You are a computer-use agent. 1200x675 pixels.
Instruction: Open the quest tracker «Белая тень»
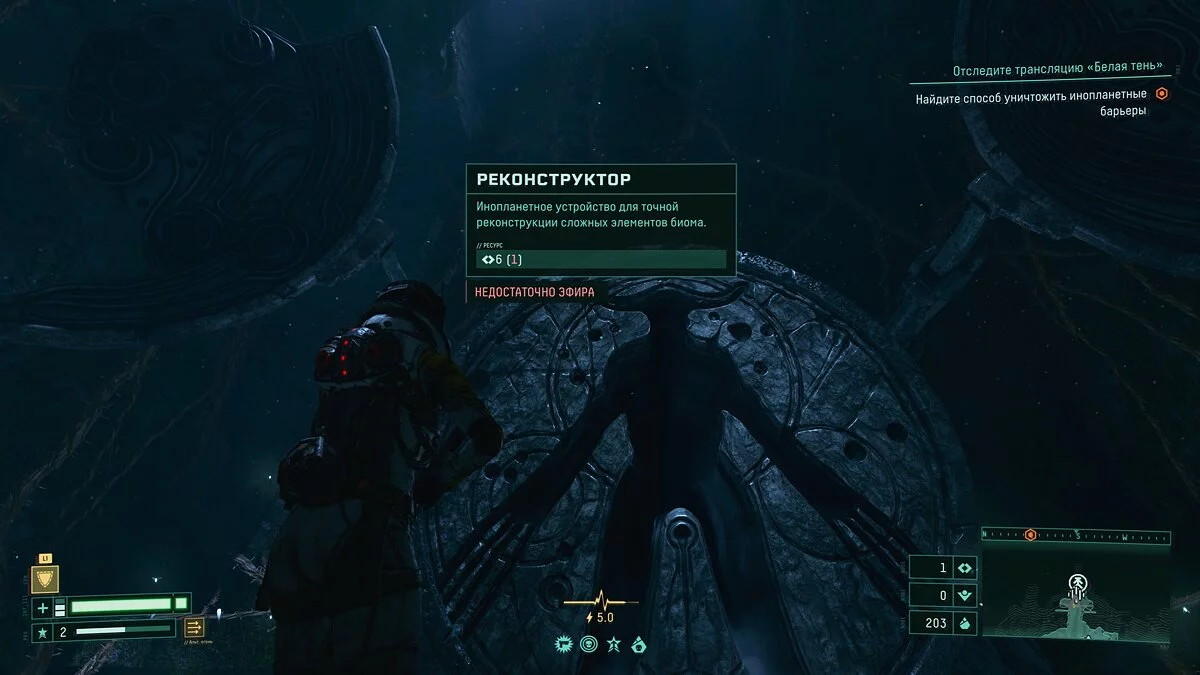[1058, 68]
